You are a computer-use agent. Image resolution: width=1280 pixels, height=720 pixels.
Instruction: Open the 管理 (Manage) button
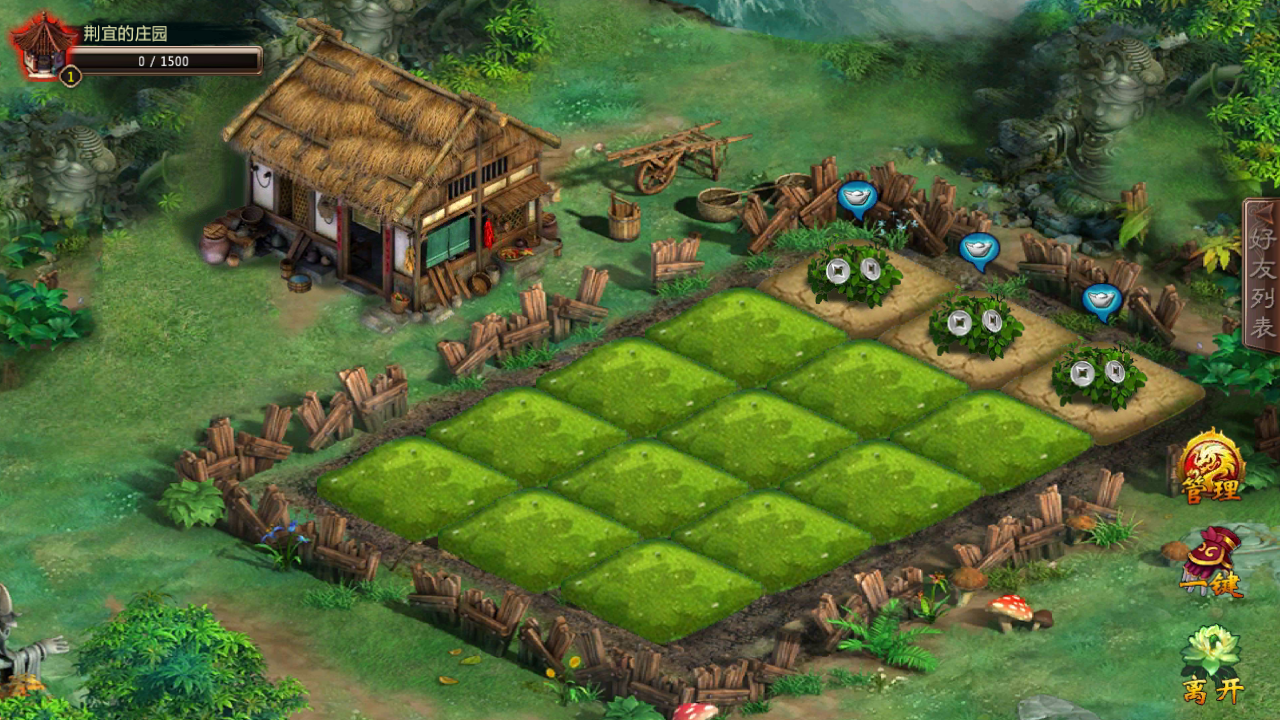[x=1211, y=466]
